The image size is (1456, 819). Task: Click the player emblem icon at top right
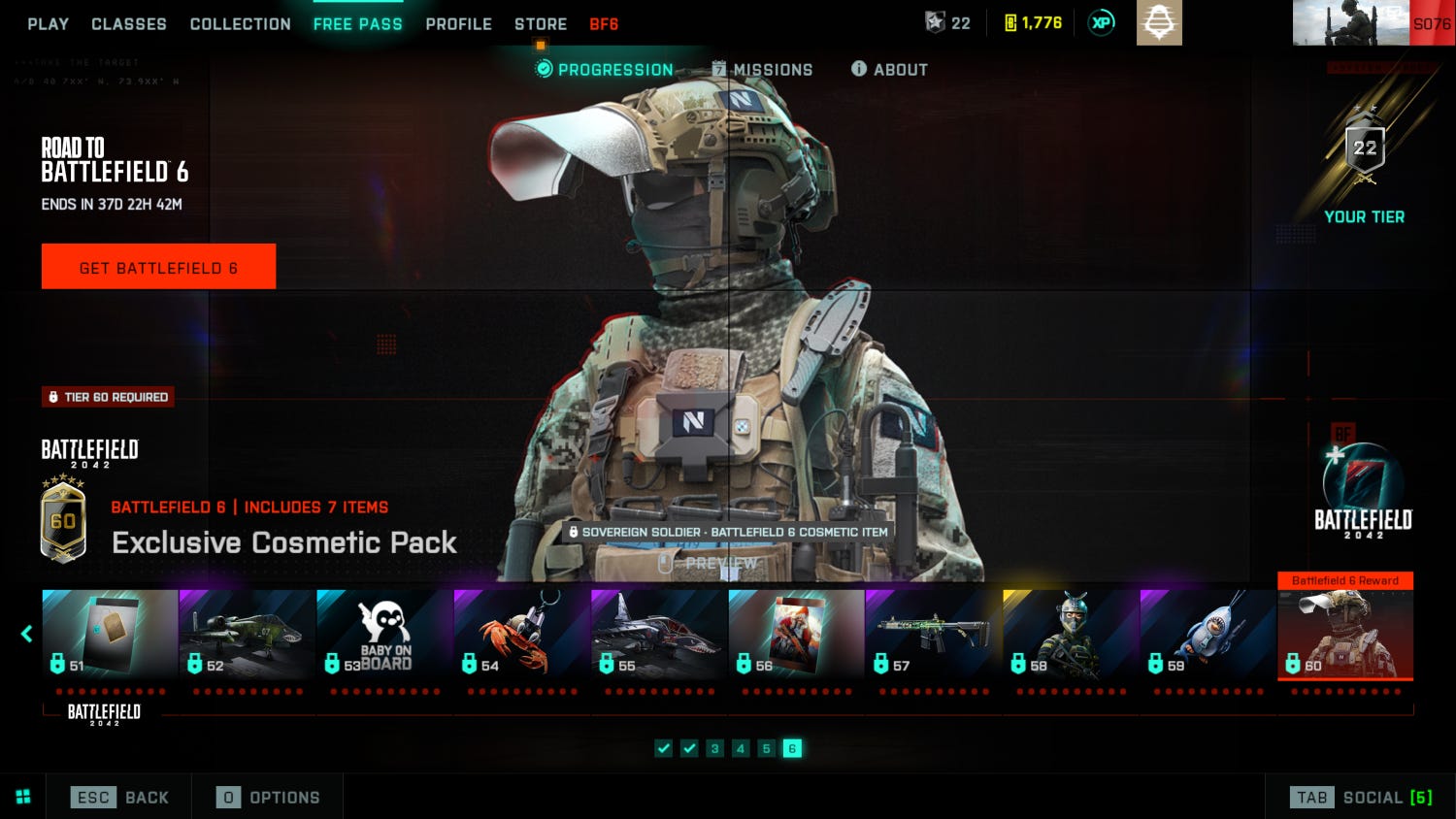pyautogui.click(x=1161, y=21)
